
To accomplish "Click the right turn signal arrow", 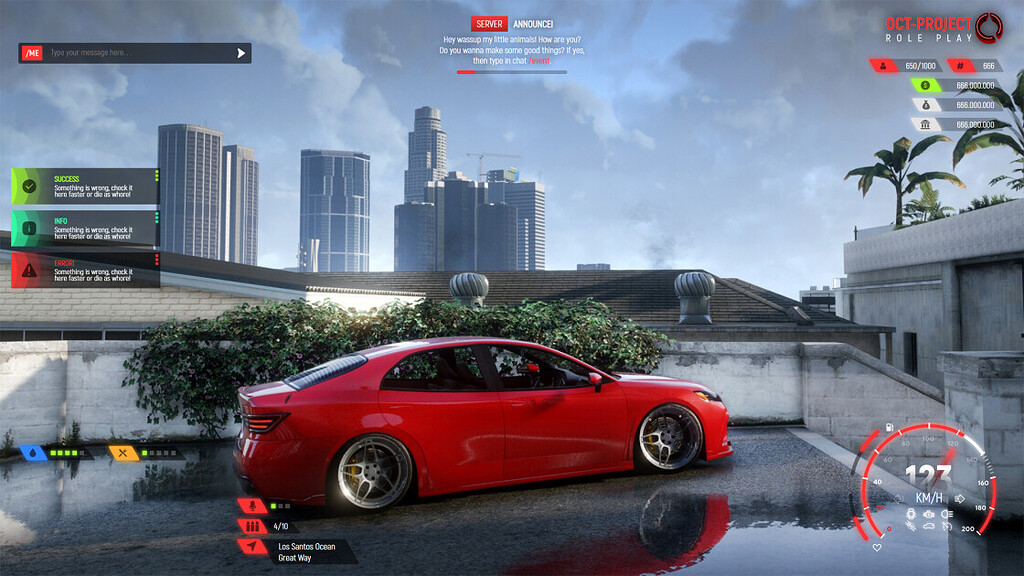I will [960, 498].
